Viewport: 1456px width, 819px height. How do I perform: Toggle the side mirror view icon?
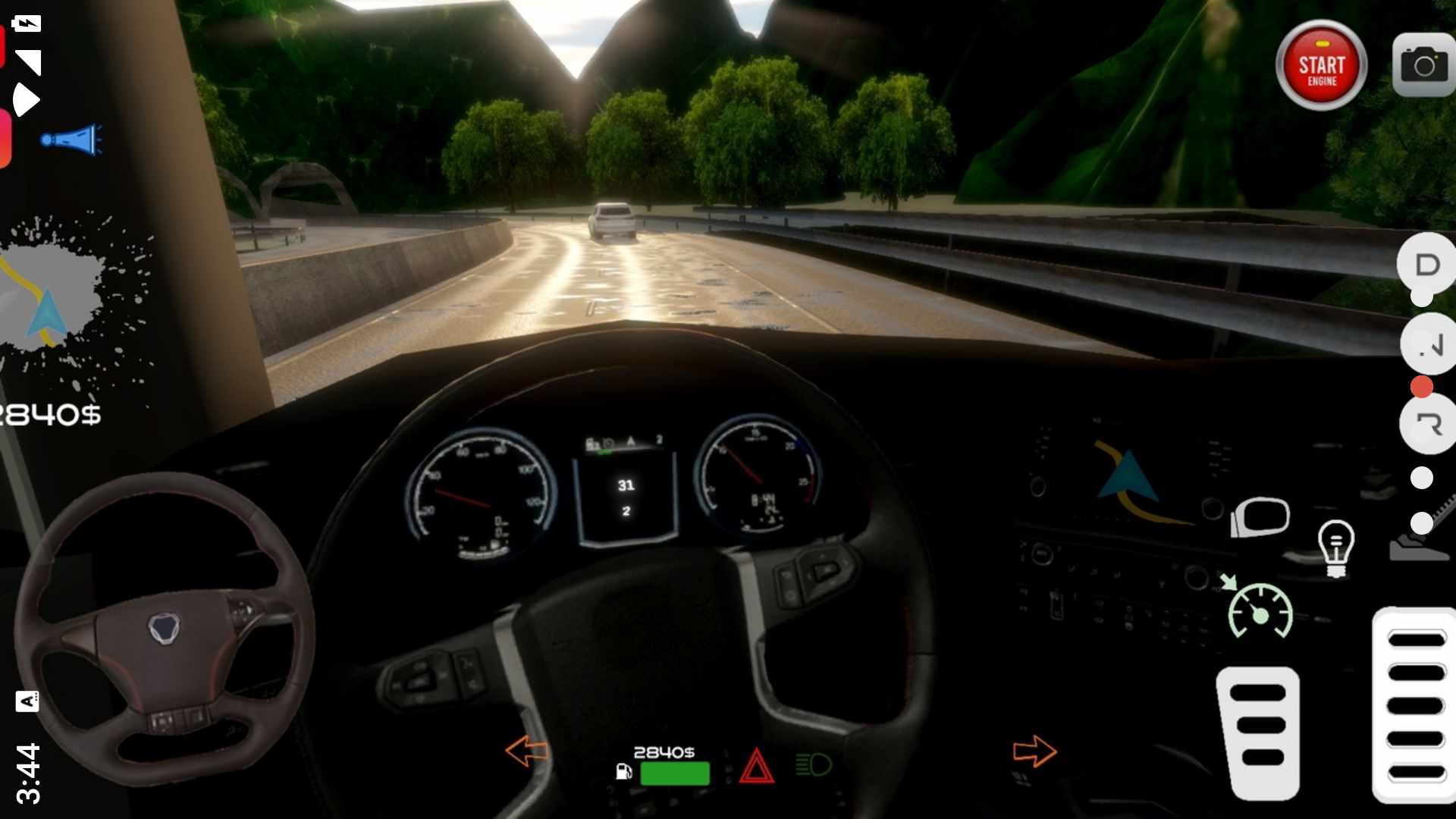1260,517
